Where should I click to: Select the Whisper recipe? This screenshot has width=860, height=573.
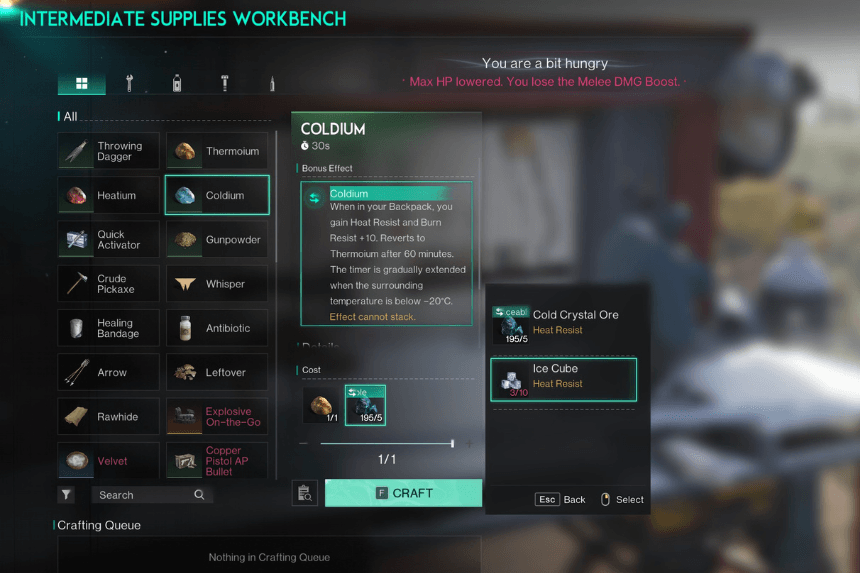tap(217, 284)
